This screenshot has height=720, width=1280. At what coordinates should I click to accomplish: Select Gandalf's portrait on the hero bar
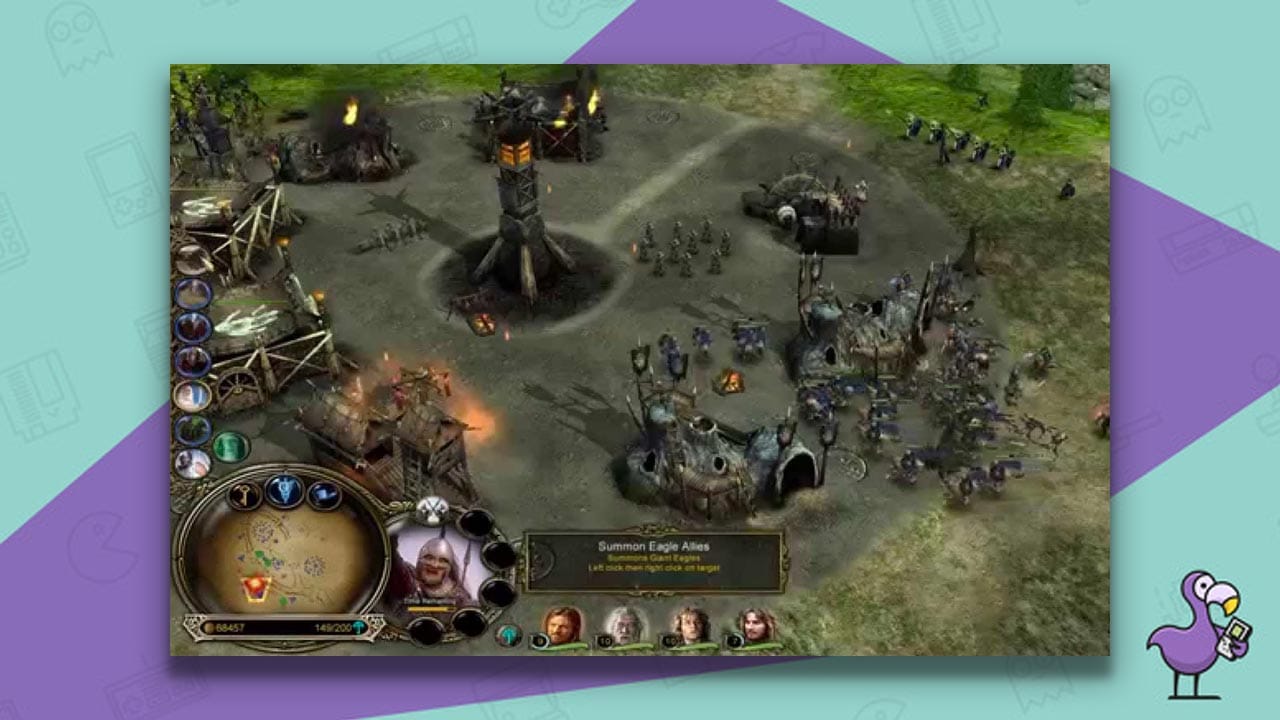pos(625,624)
